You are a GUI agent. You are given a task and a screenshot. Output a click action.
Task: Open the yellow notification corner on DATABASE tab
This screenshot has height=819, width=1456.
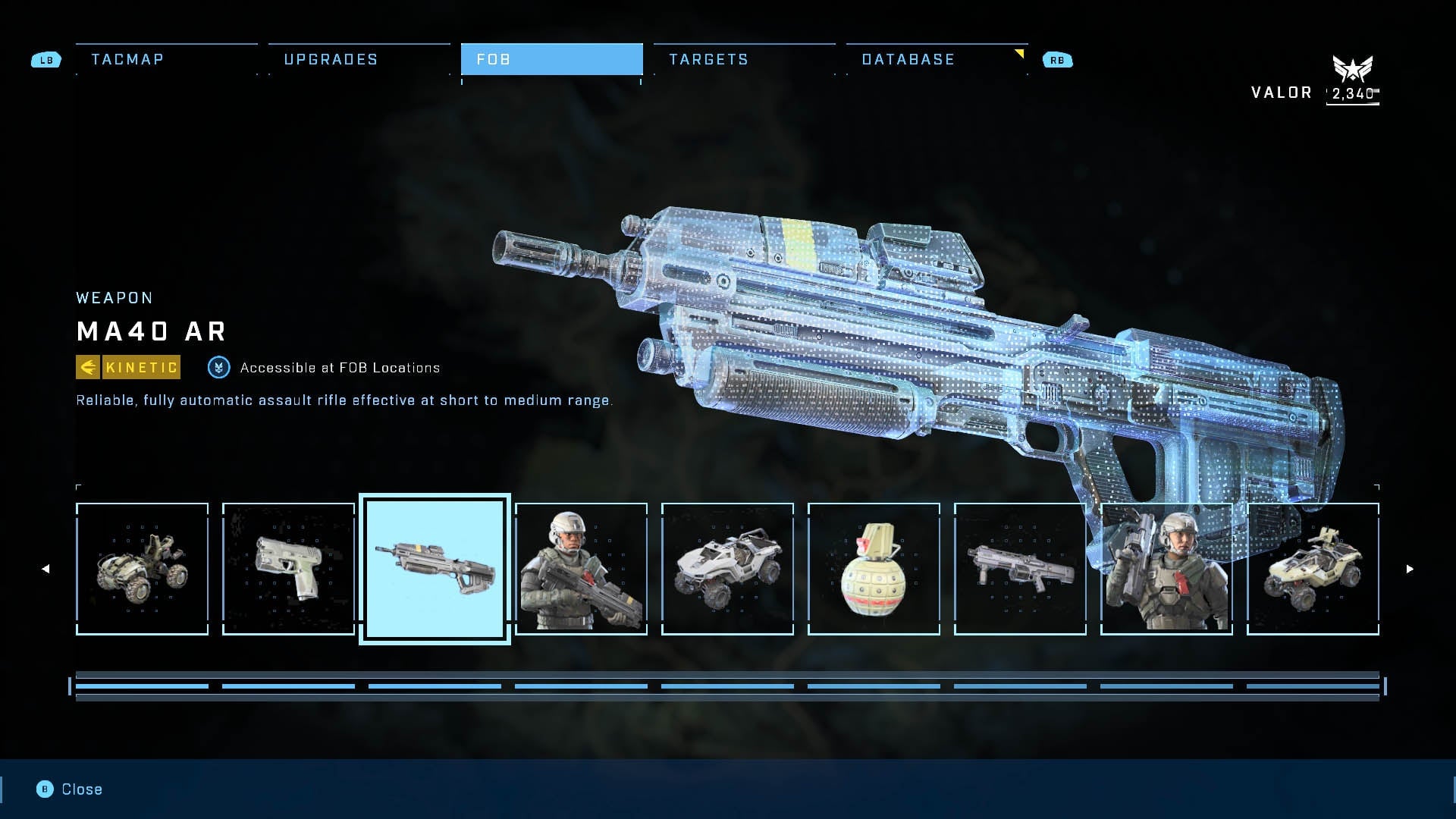coord(1020,53)
